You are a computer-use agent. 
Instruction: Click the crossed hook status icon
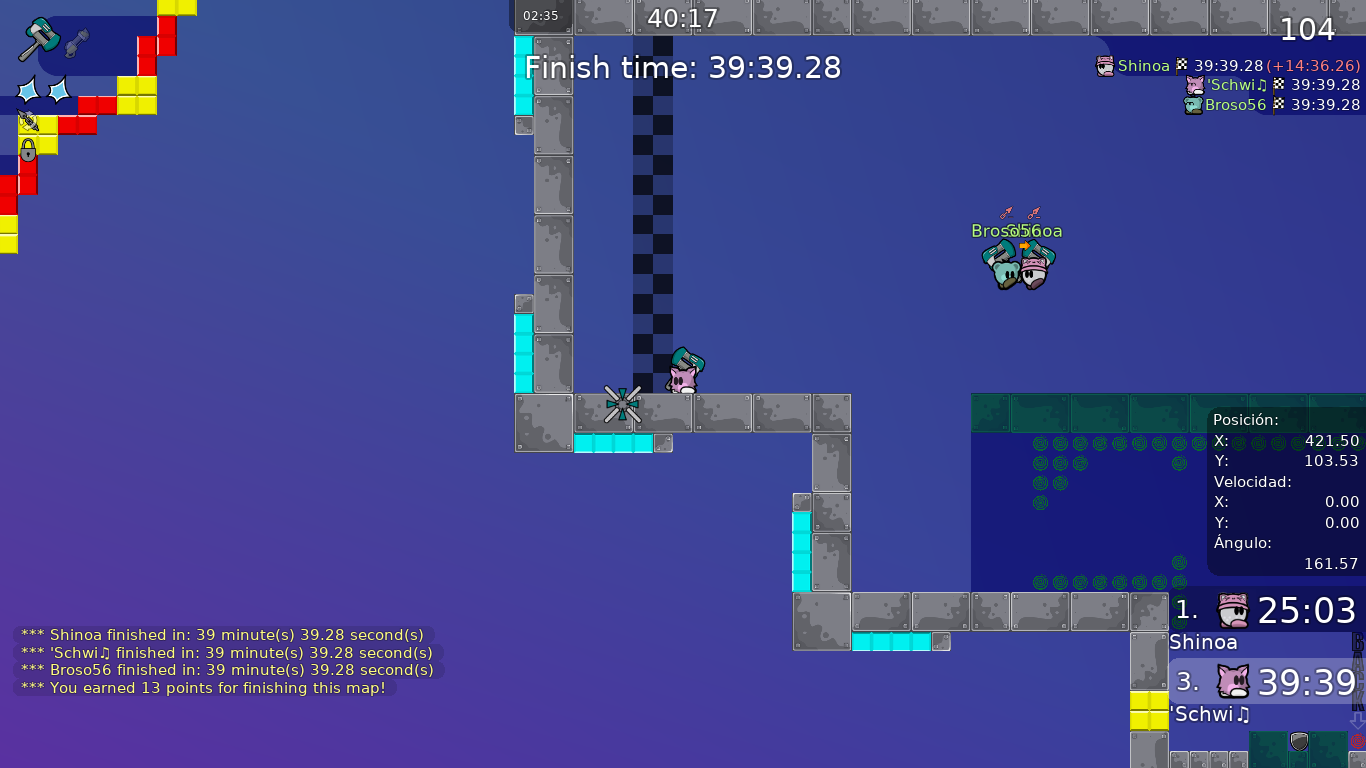(27, 122)
